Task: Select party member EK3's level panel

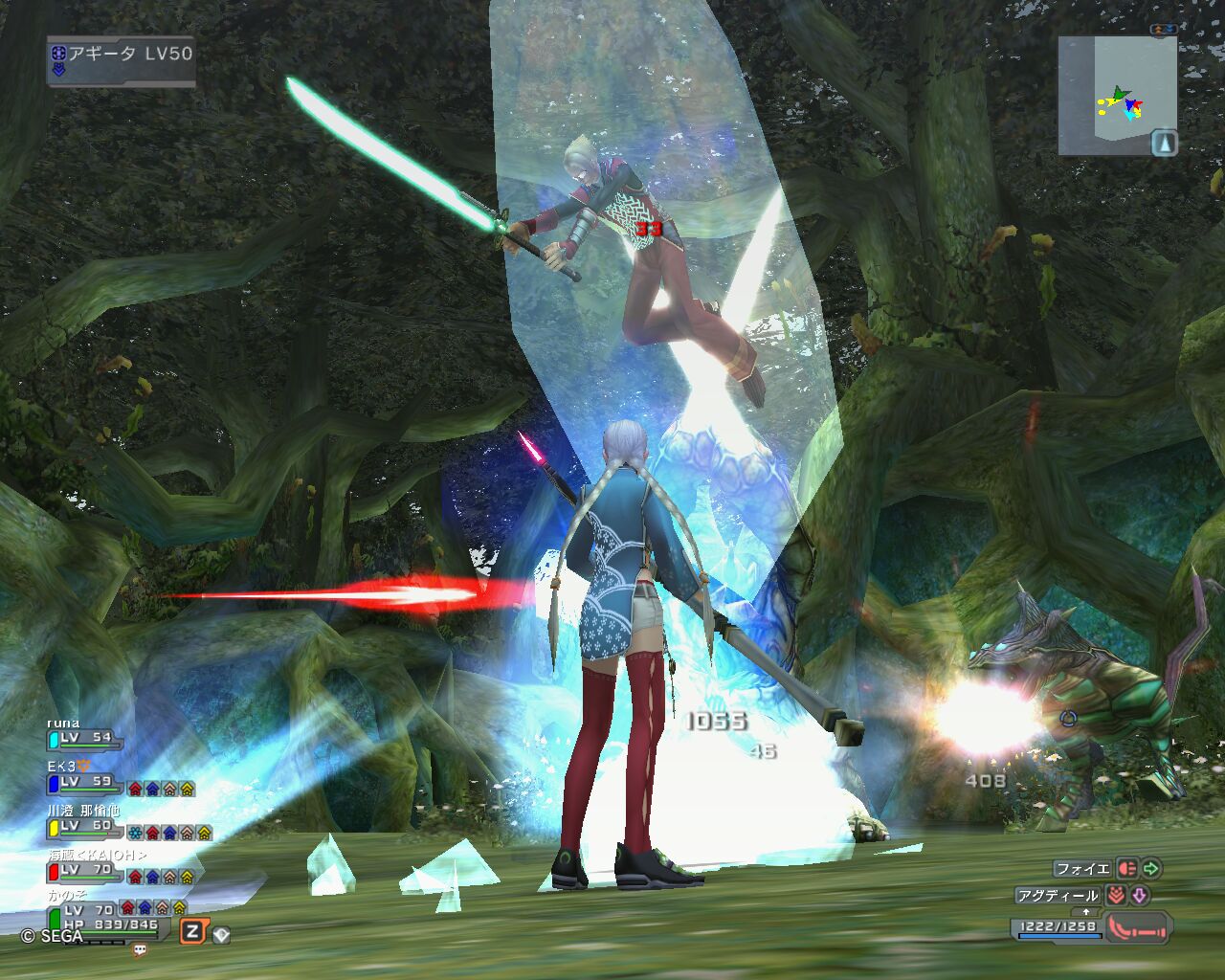Action: coord(84,782)
